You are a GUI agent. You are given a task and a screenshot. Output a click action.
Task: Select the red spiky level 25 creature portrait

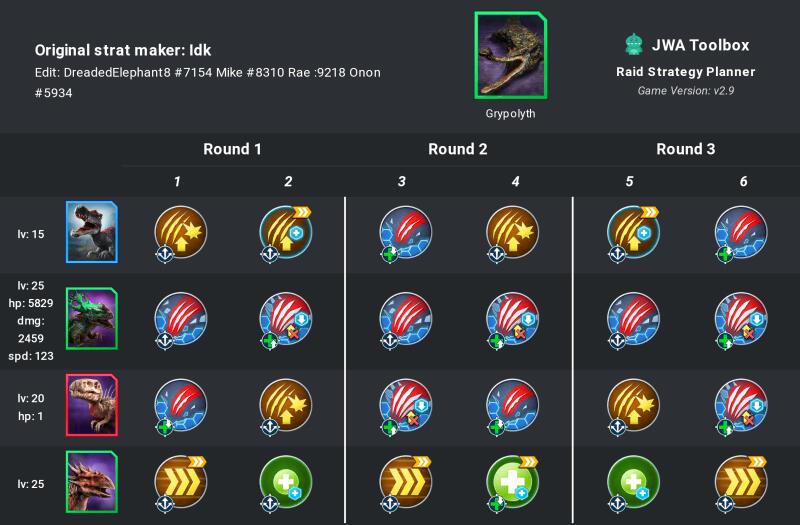92,482
